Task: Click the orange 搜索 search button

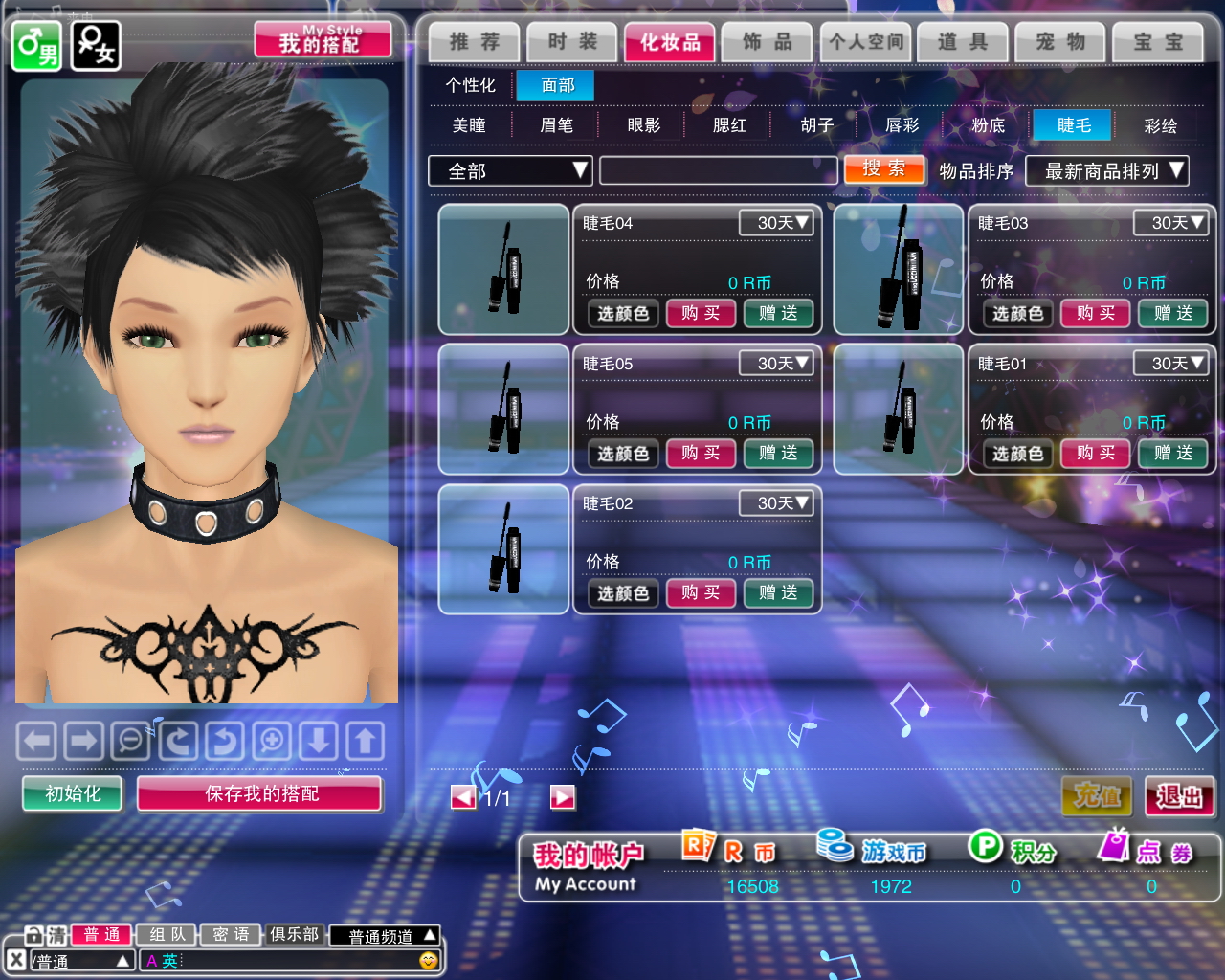Action: pos(884,169)
